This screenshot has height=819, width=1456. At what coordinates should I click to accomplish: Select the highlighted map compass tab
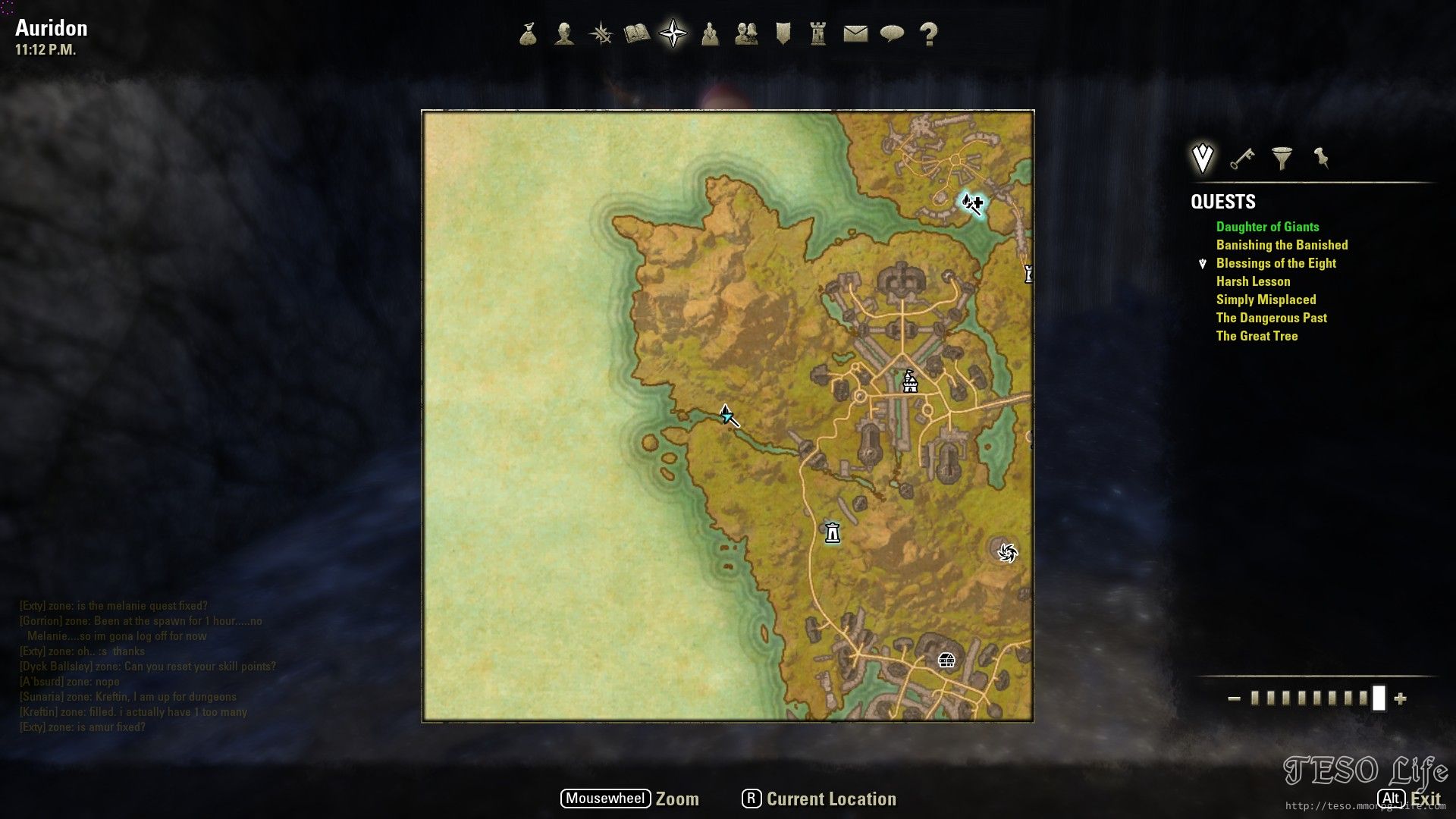(x=672, y=33)
